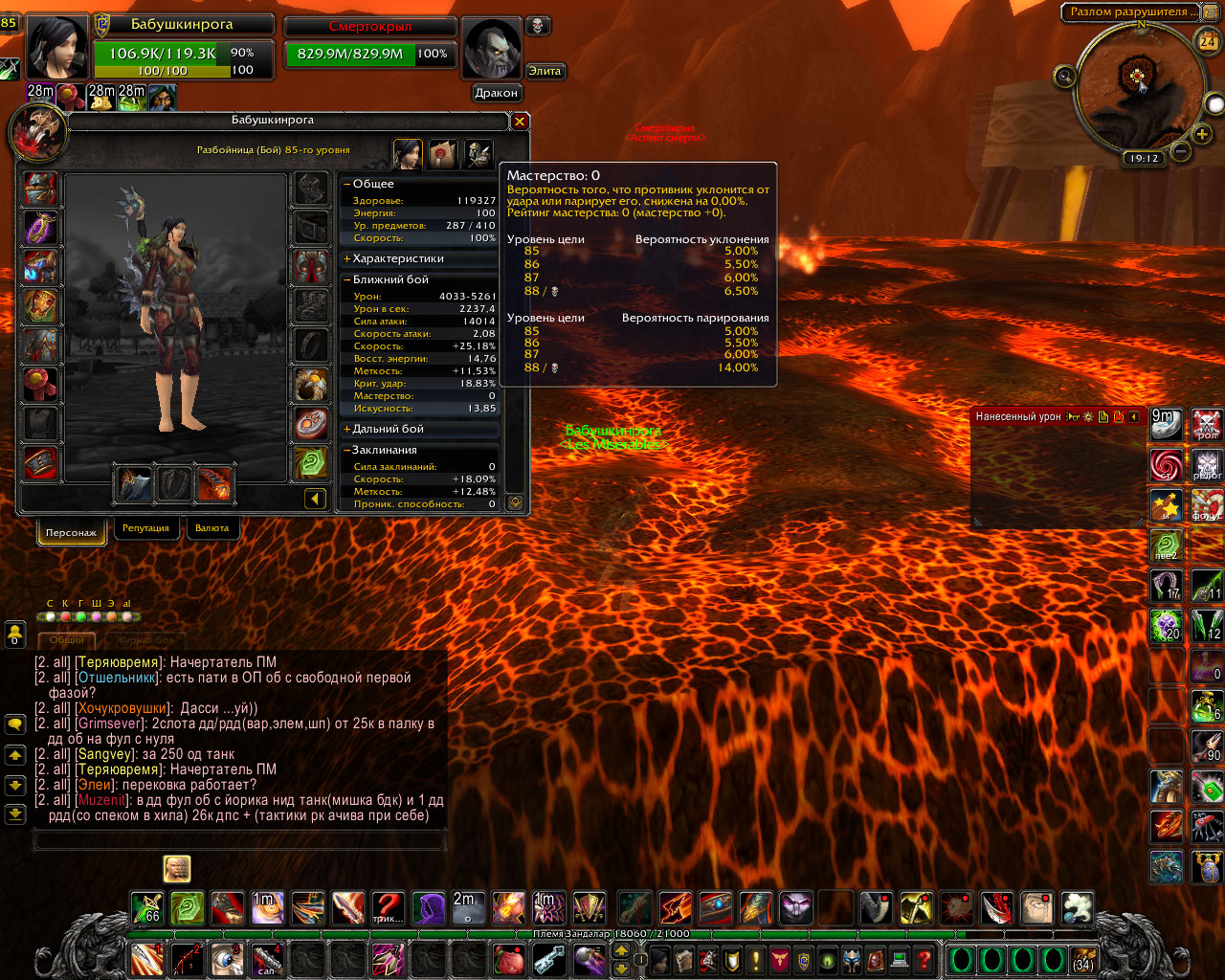Viewport: 1225px width, 980px height.
Task: Zoom out on the minimap
Action: coord(1181,151)
